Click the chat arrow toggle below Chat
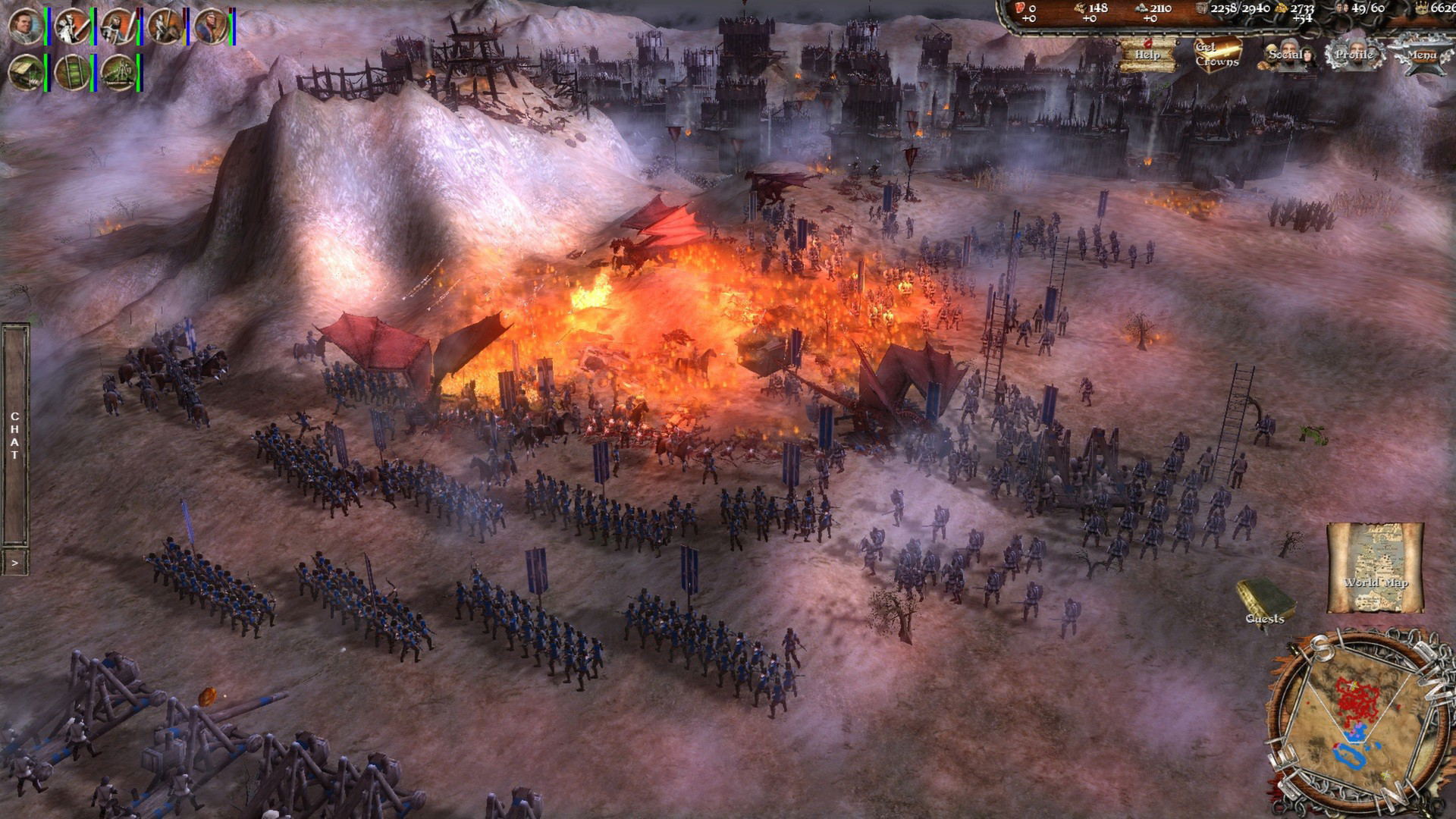 15,563
